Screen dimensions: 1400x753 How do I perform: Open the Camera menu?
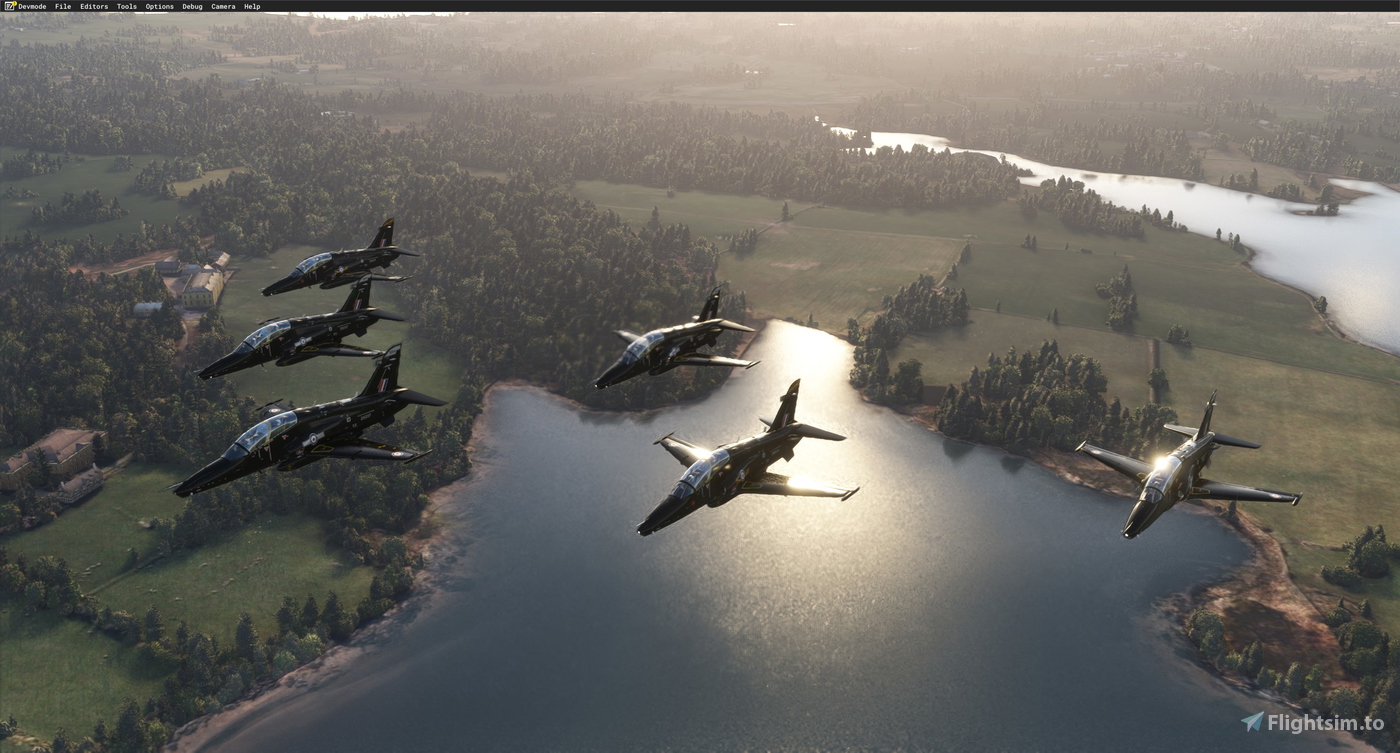[221, 6]
